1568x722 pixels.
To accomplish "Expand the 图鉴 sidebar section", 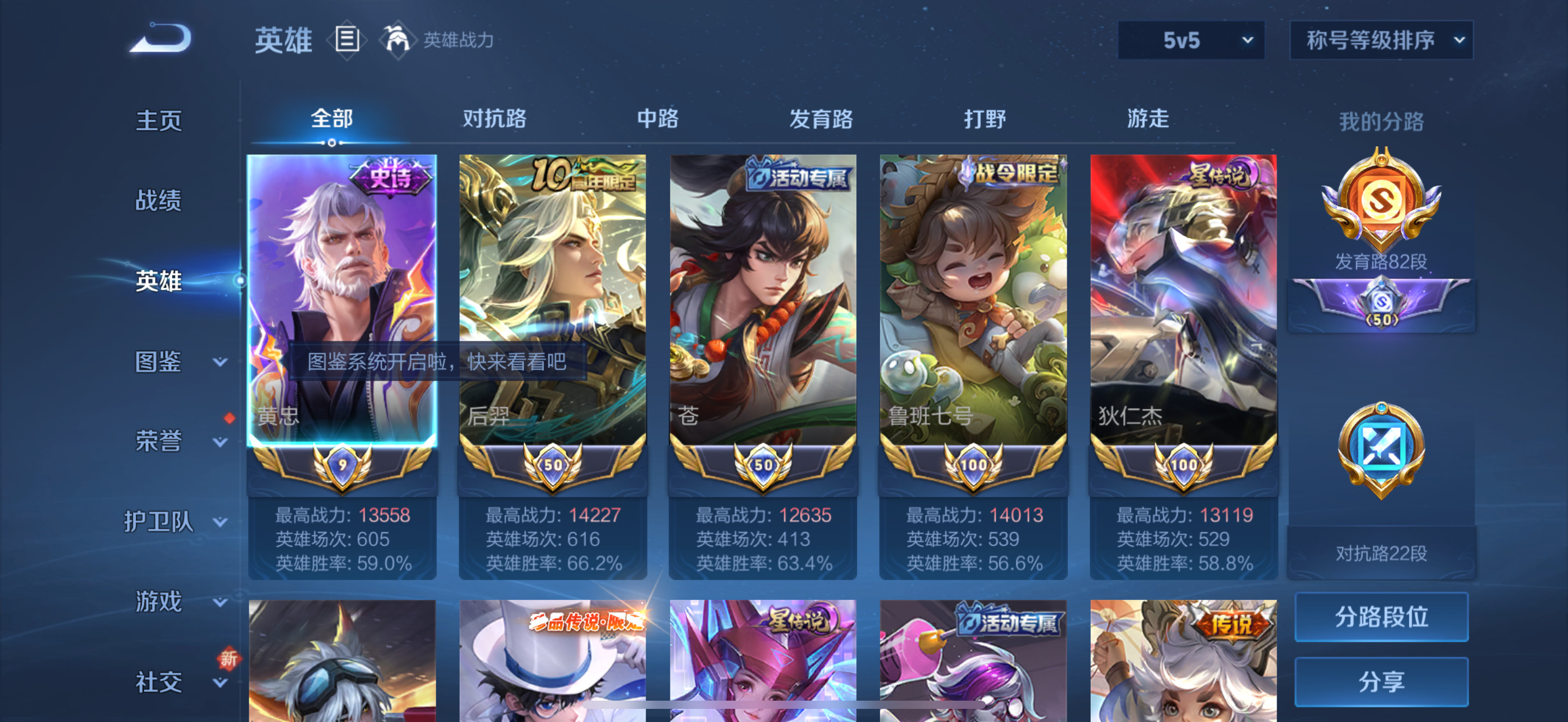I will click(x=160, y=361).
